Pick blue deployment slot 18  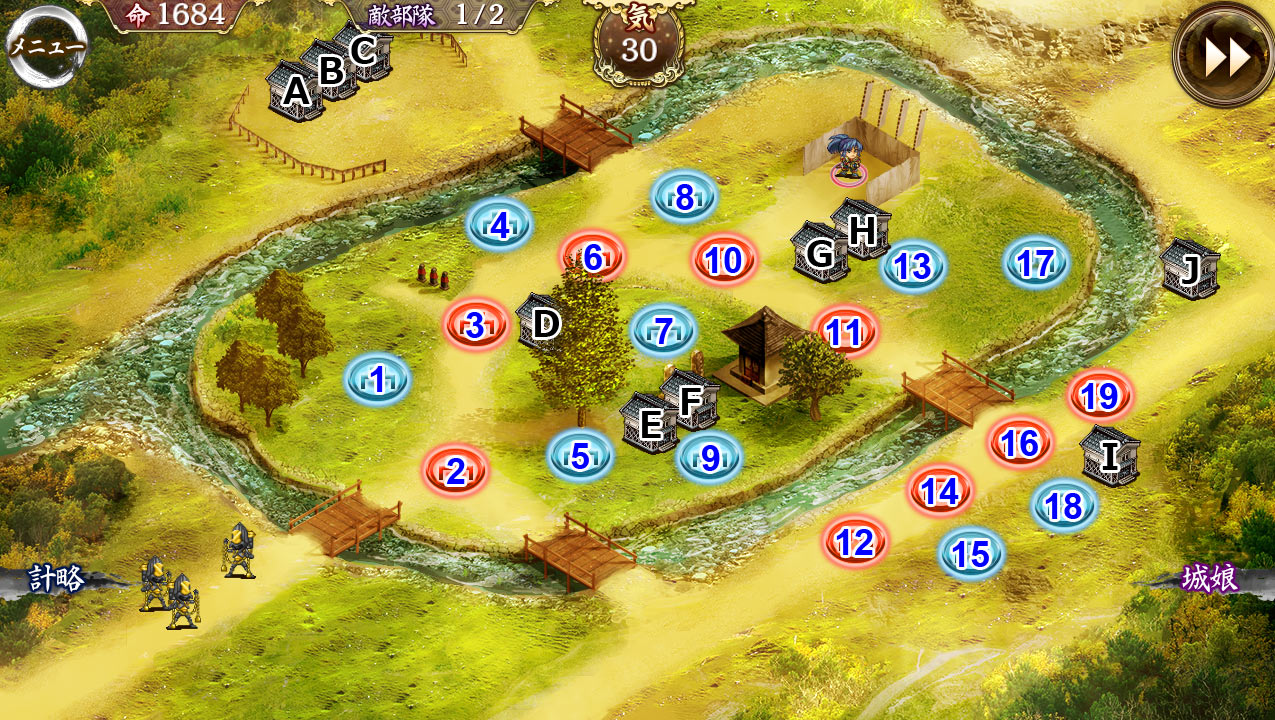click(x=1064, y=506)
